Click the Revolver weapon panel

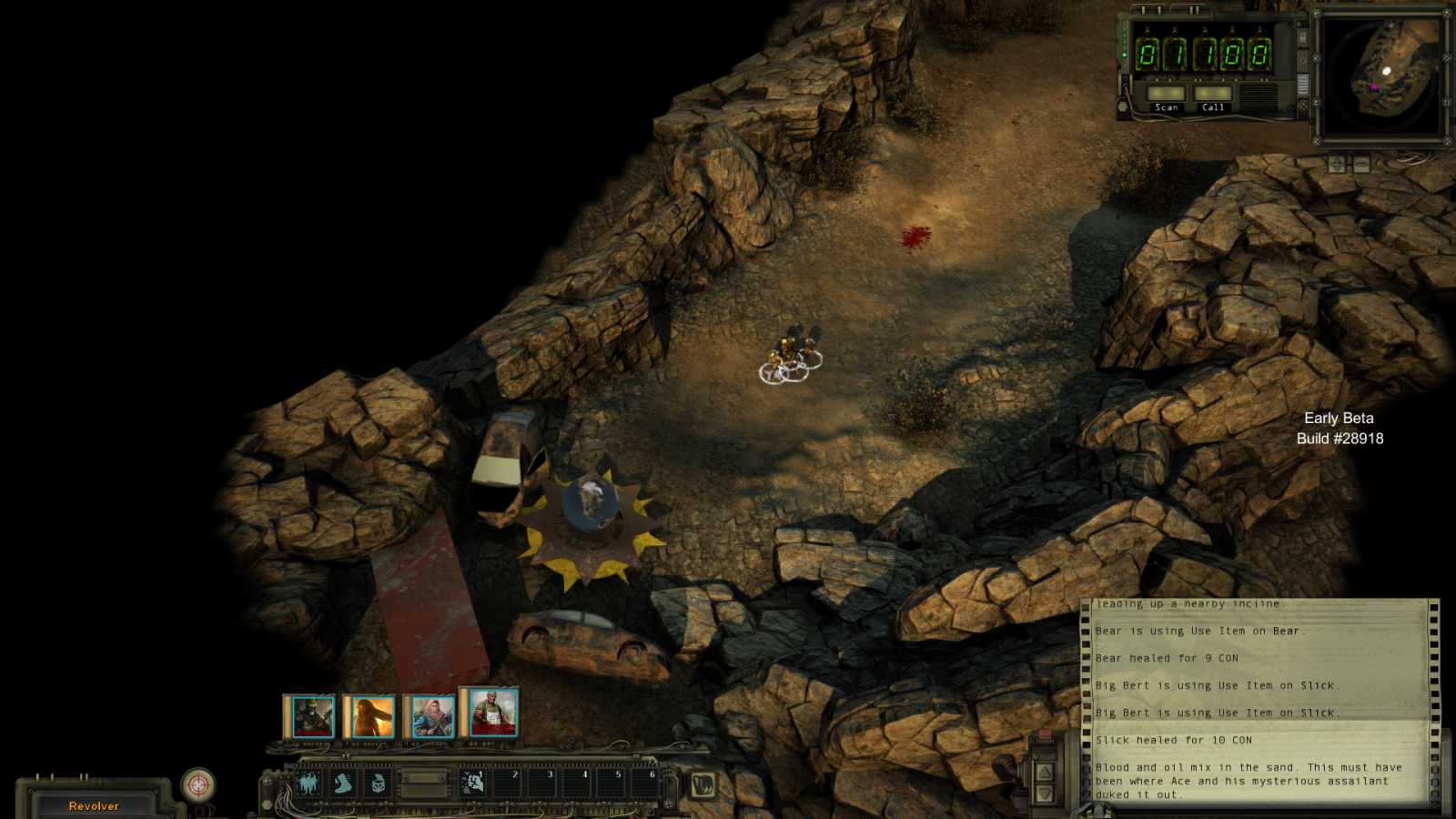coord(94,805)
